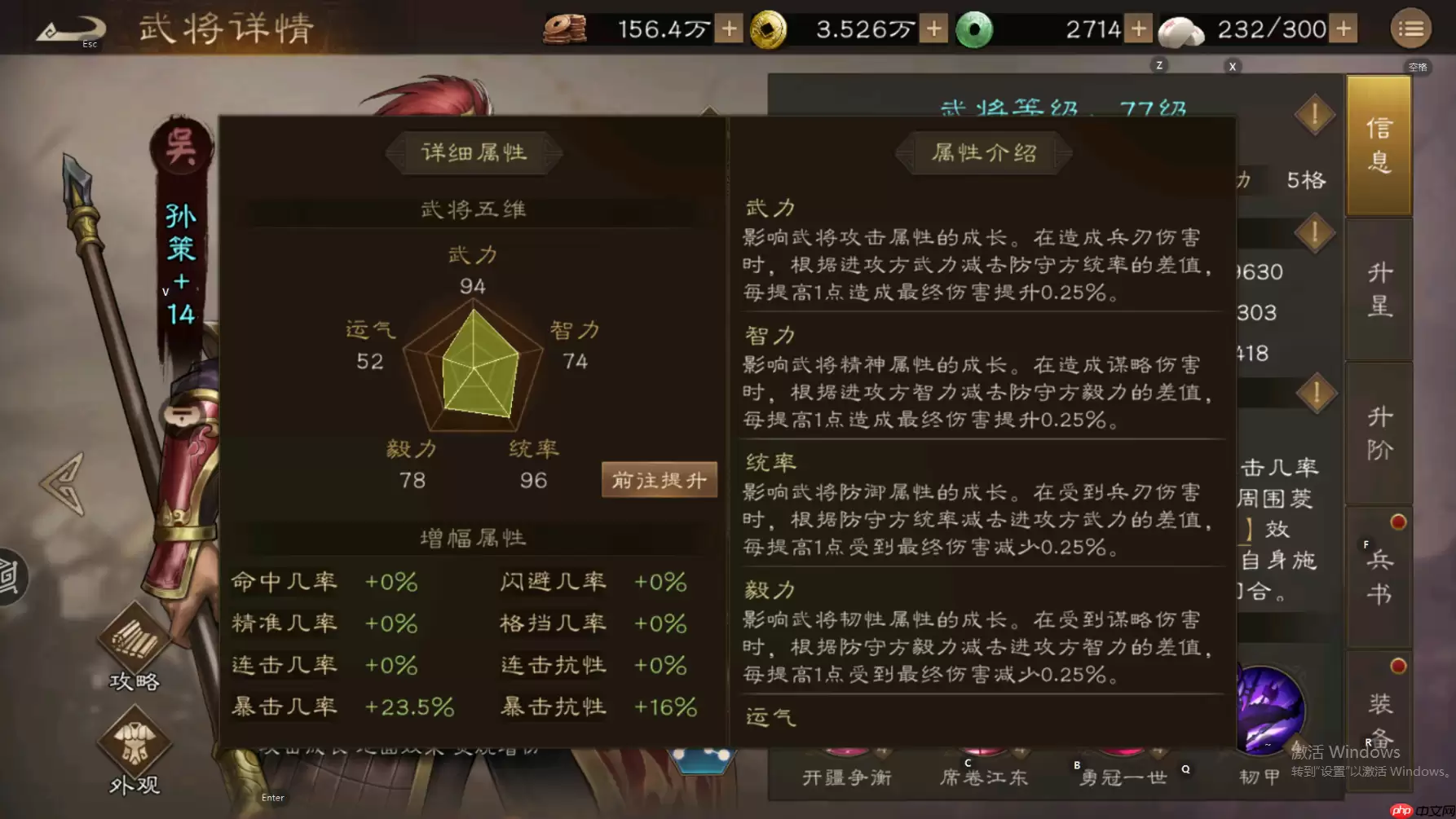This screenshot has width=1456, height=819.
Task: Open the game menu in top-right corner
Action: coord(1410,28)
